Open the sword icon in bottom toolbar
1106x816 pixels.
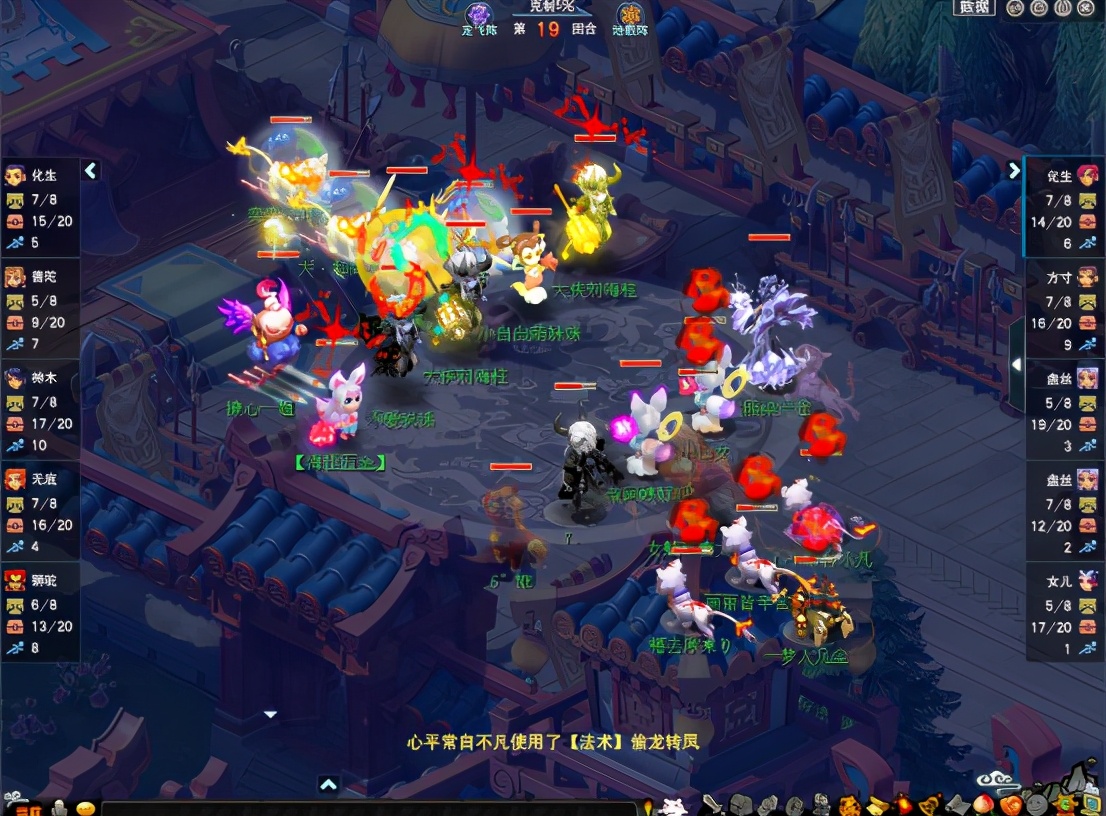point(713,804)
